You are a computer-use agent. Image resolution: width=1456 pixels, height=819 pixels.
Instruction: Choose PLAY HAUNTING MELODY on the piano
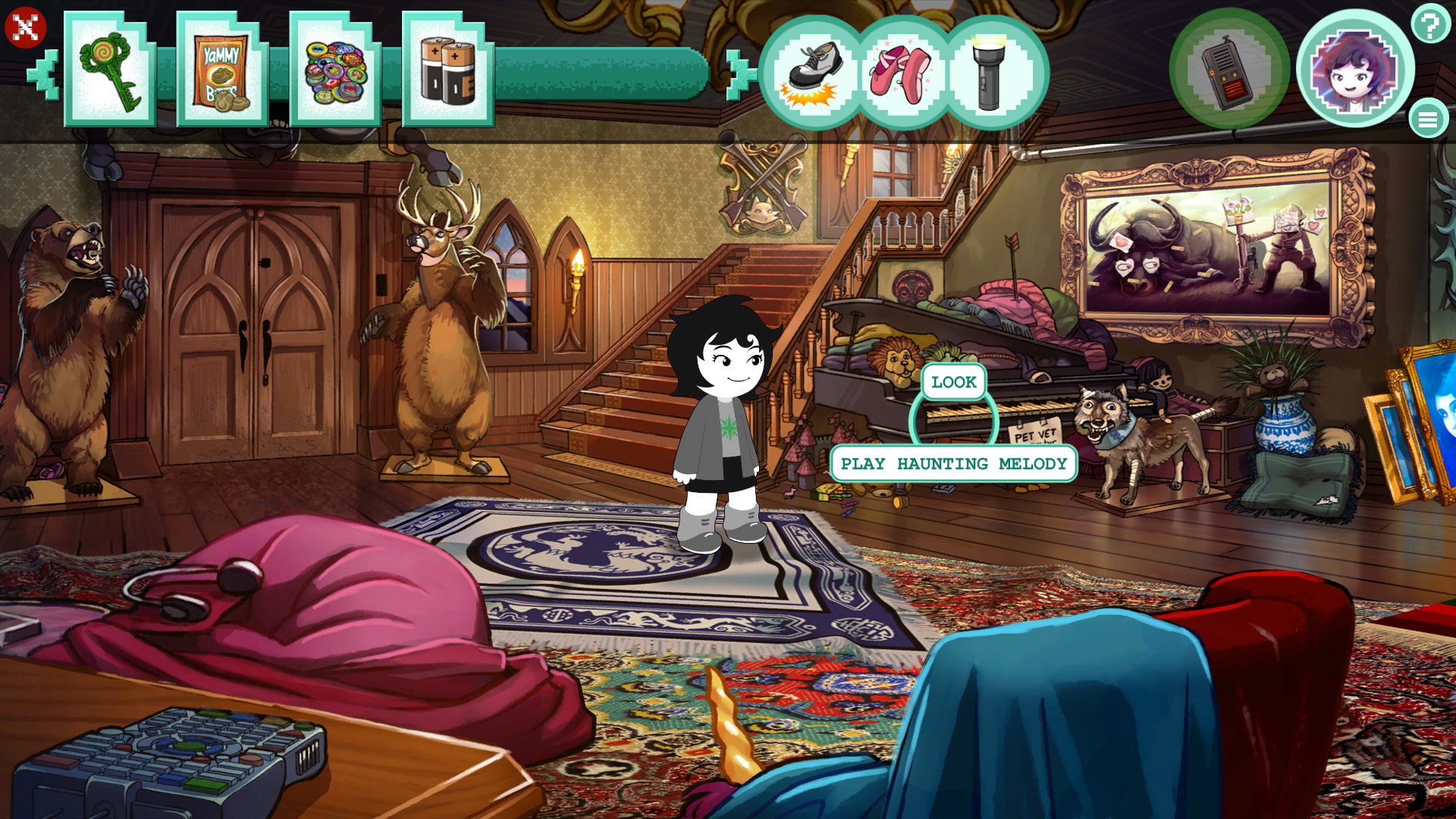(953, 463)
